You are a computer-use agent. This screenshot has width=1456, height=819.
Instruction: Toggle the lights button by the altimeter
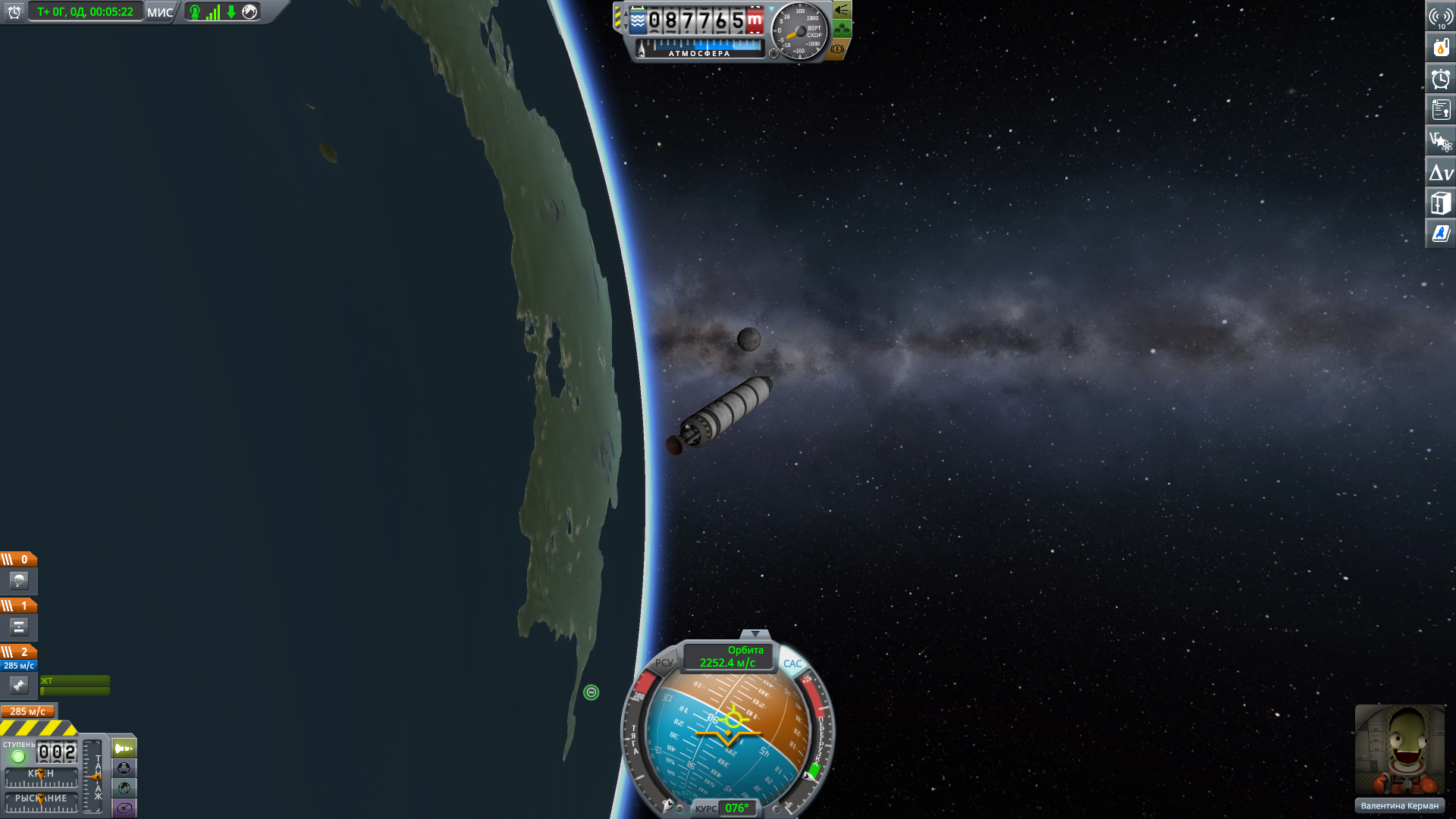pyautogui.click(x=842, y=11)
